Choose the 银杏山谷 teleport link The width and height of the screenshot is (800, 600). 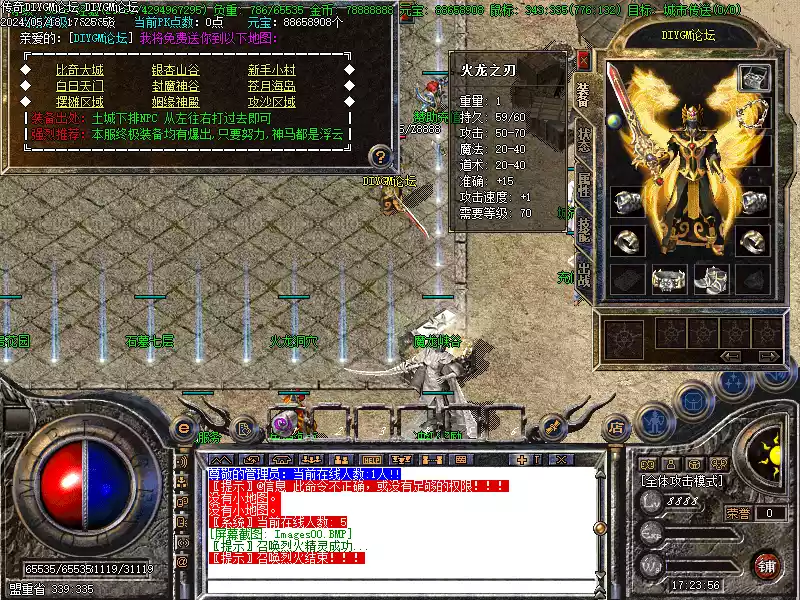175,71
